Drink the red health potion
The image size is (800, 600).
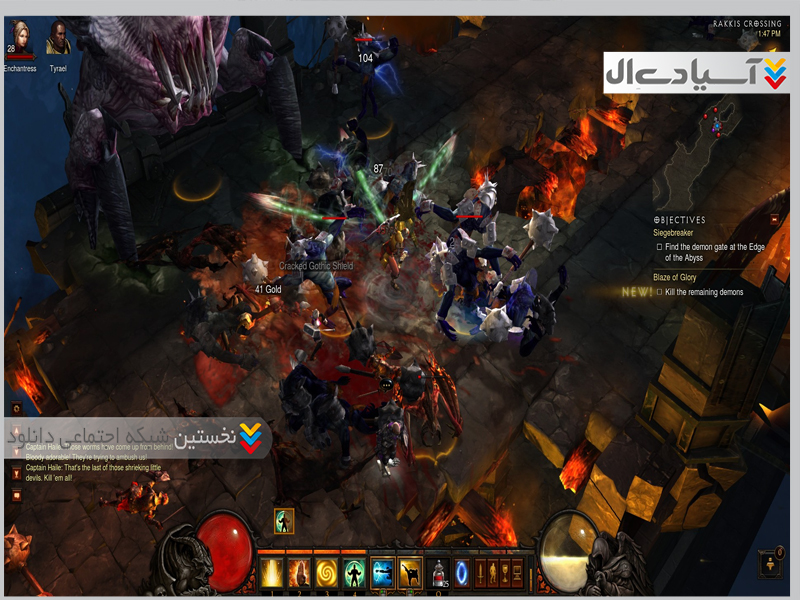coord(437,572)
